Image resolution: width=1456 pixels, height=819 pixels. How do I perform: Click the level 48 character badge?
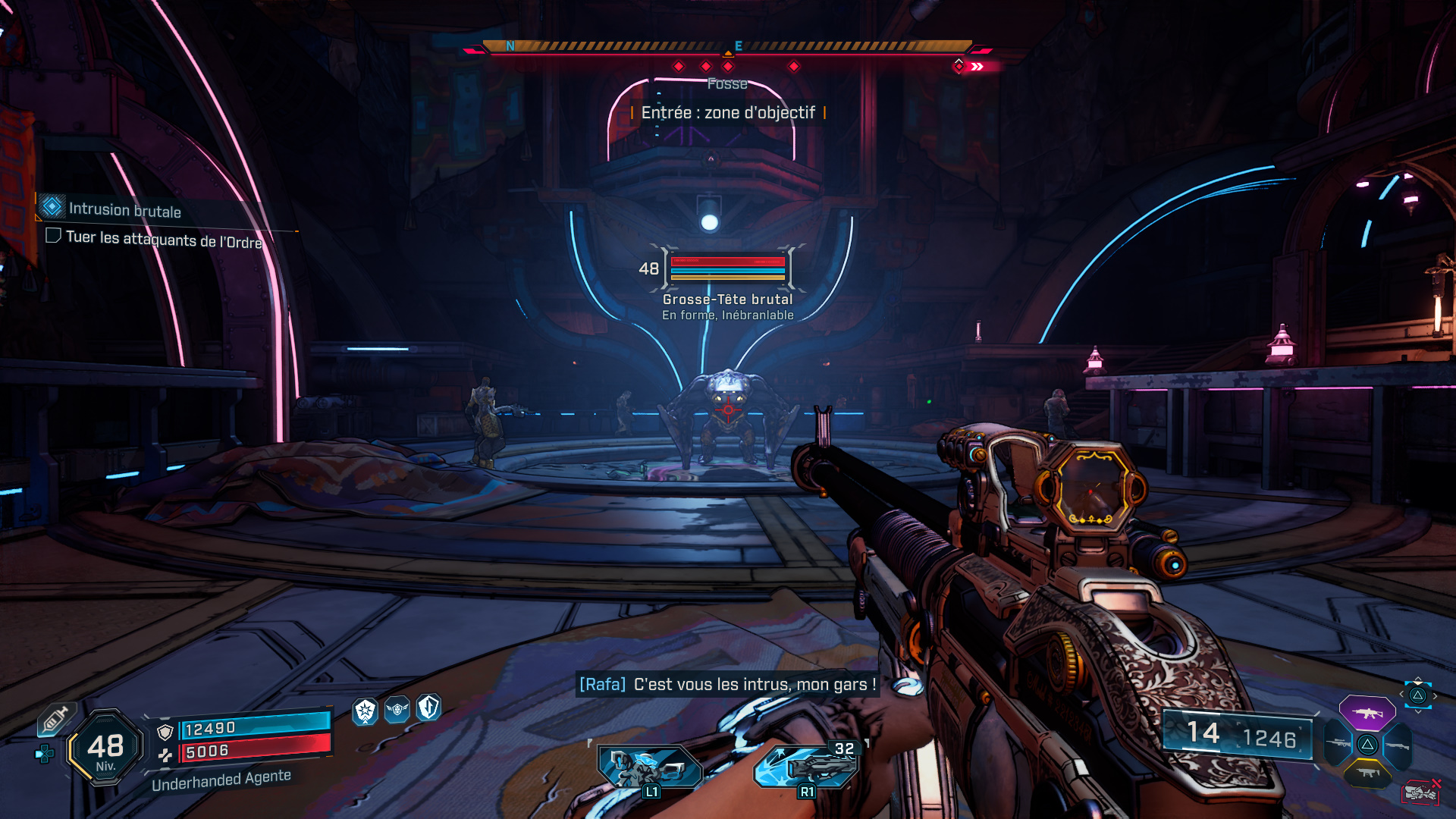click(105, 748)
